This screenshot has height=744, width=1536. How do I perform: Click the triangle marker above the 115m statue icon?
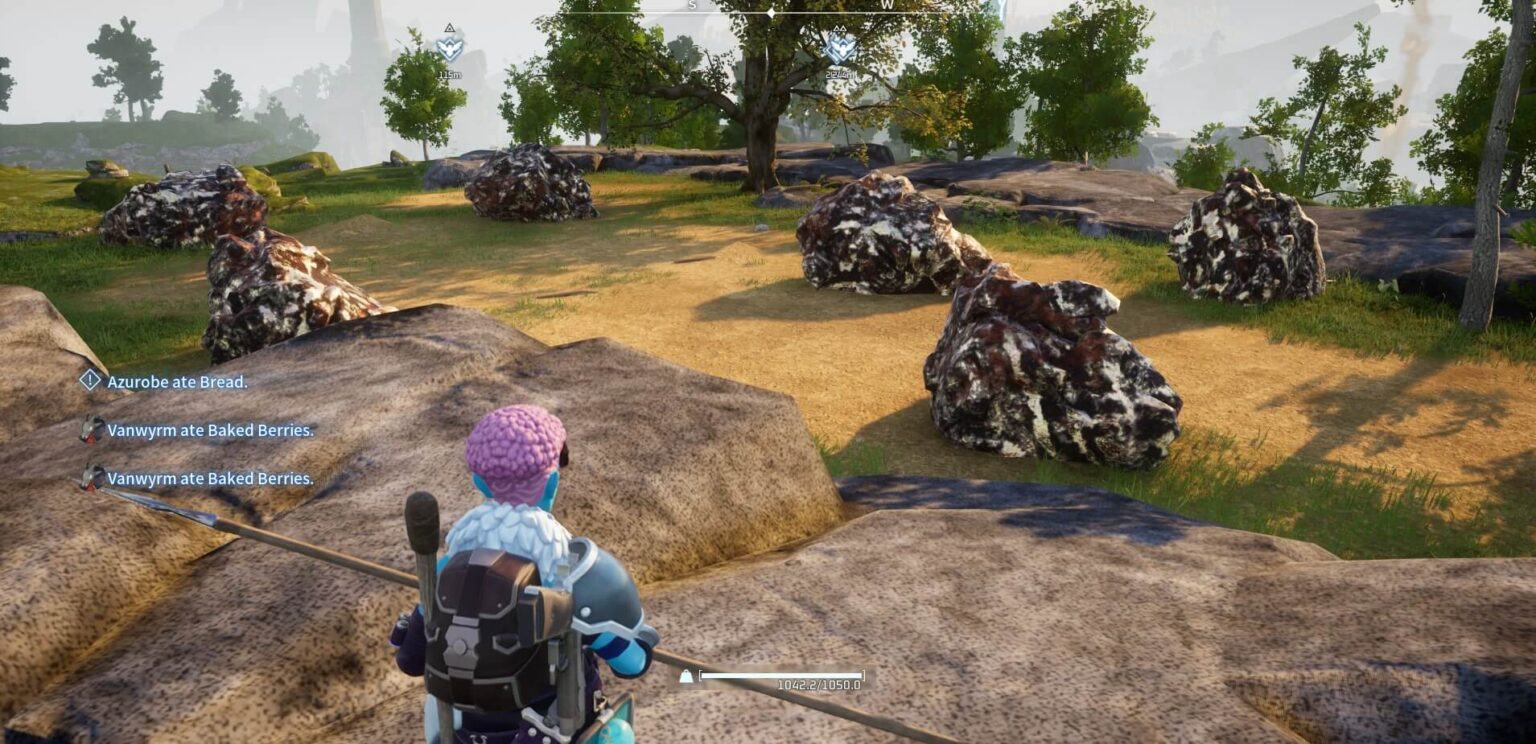click(x=450, y=30)
